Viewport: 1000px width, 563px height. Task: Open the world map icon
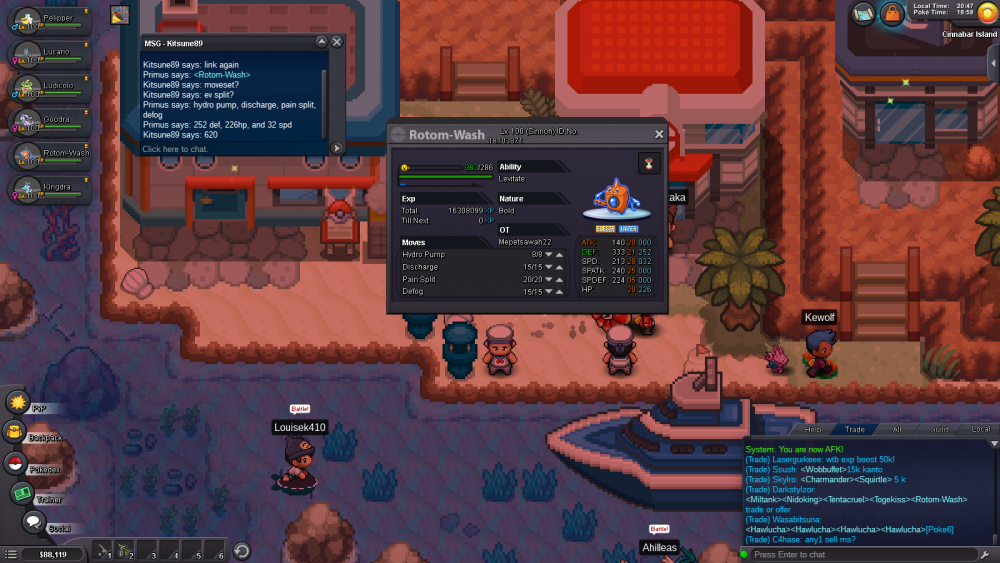864,13
